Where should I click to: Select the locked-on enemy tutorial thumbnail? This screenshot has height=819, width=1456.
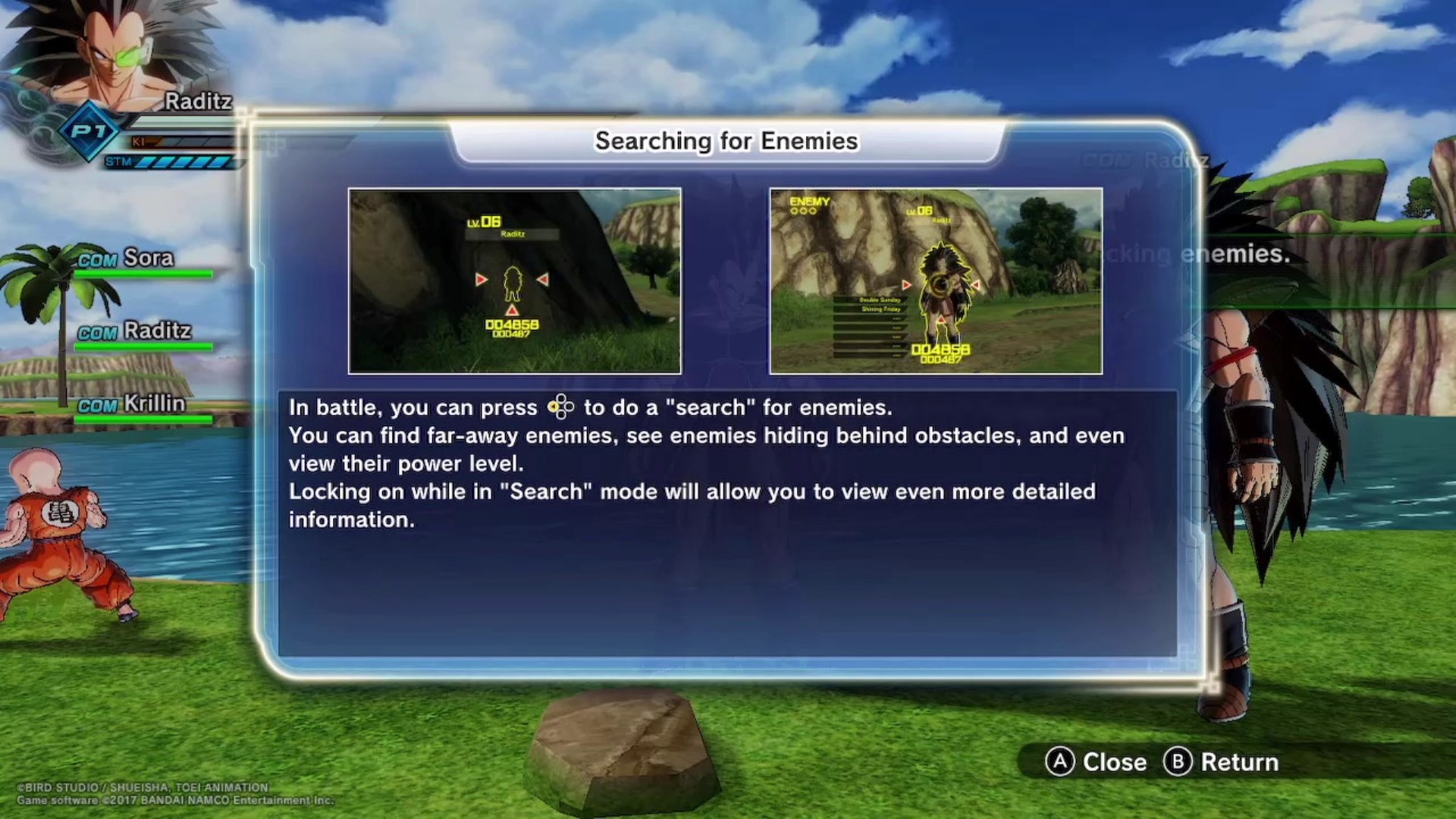click(936, 281)
